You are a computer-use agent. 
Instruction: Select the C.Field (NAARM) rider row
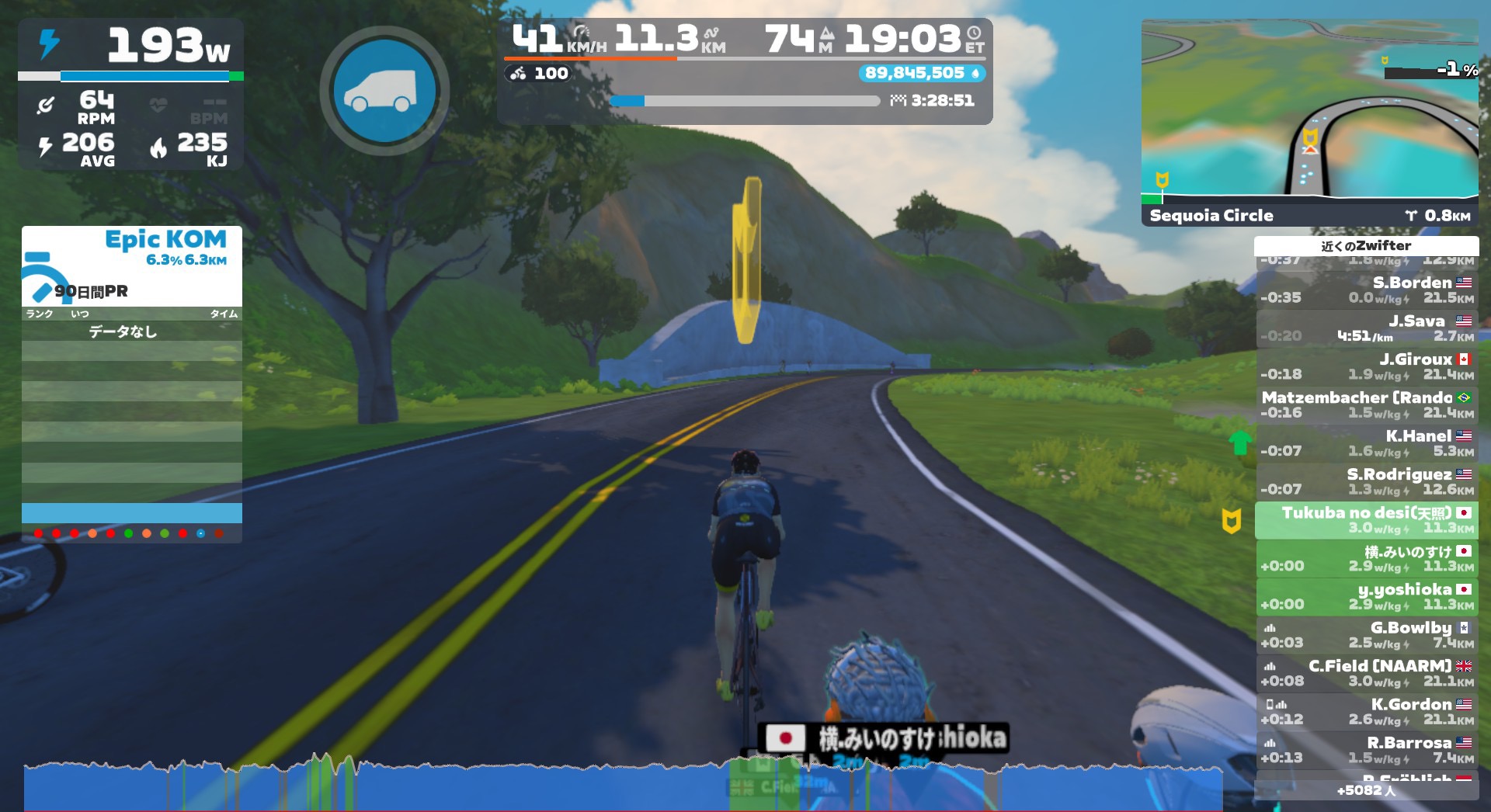[1367, 673]
